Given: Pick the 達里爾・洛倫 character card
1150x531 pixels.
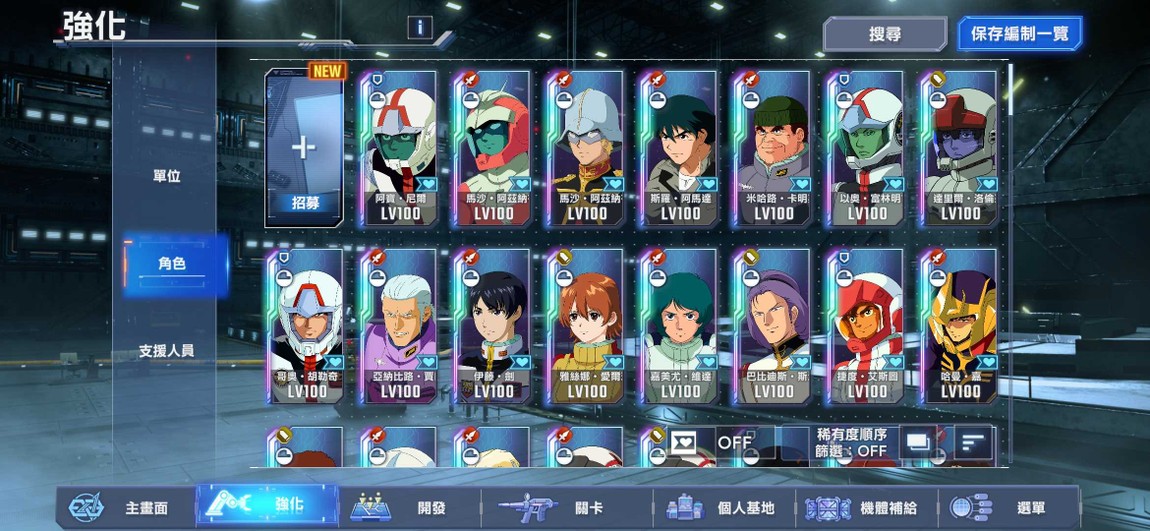Looking at the screenshot, I should (x=960, y=147).
